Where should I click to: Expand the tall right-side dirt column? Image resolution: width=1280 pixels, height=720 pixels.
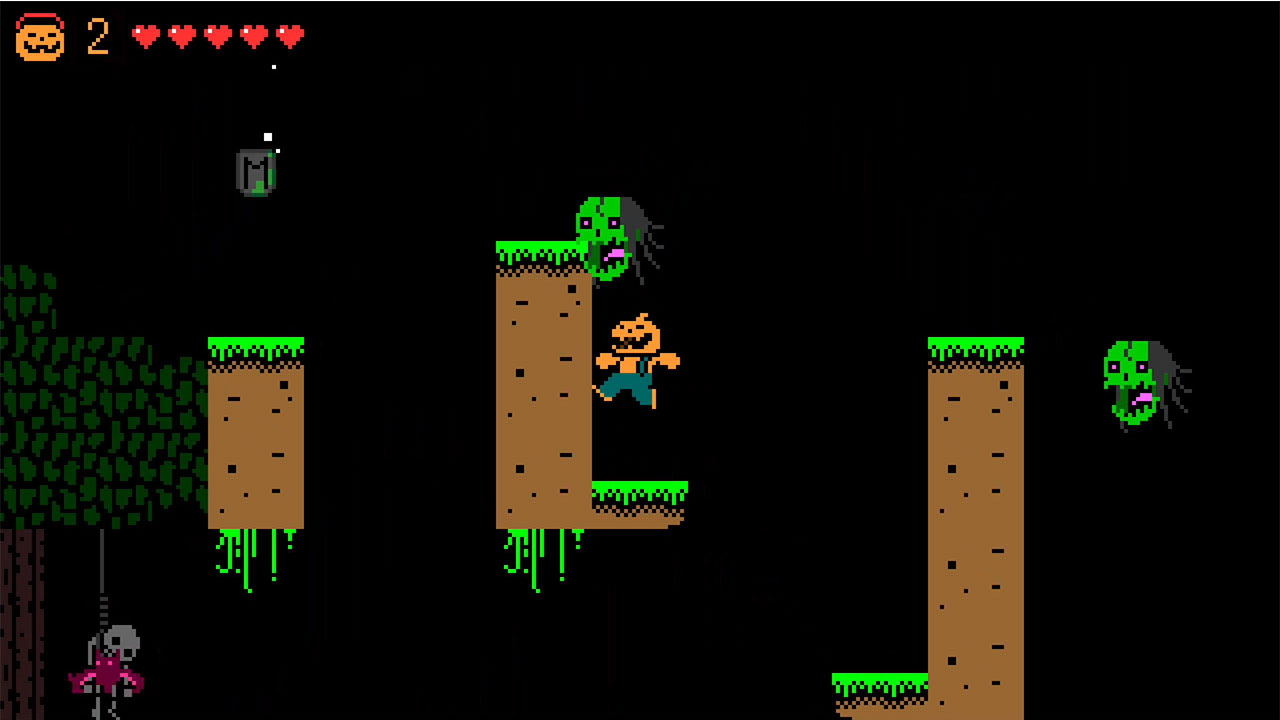(975, 520)
